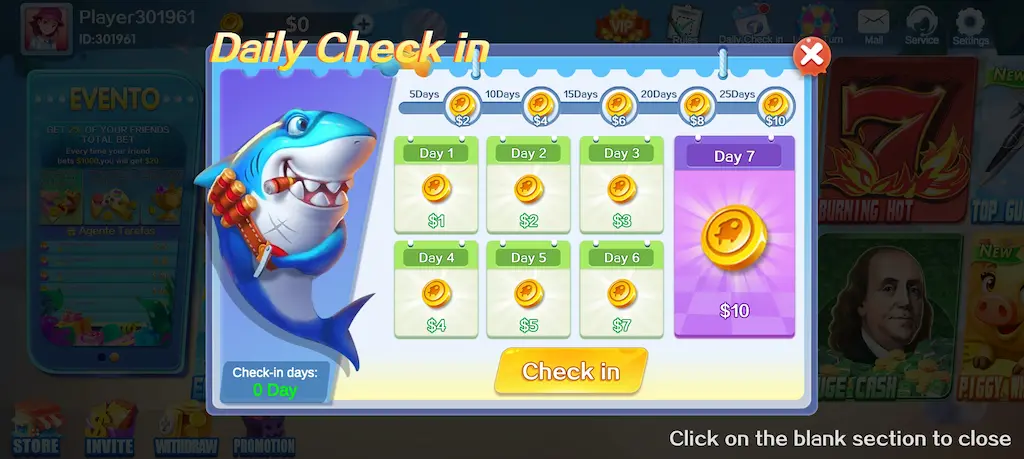The height and width of the screenshot is (459, 1024).
Task: Select the Day 5 reward card
Action: pos(528,290)
